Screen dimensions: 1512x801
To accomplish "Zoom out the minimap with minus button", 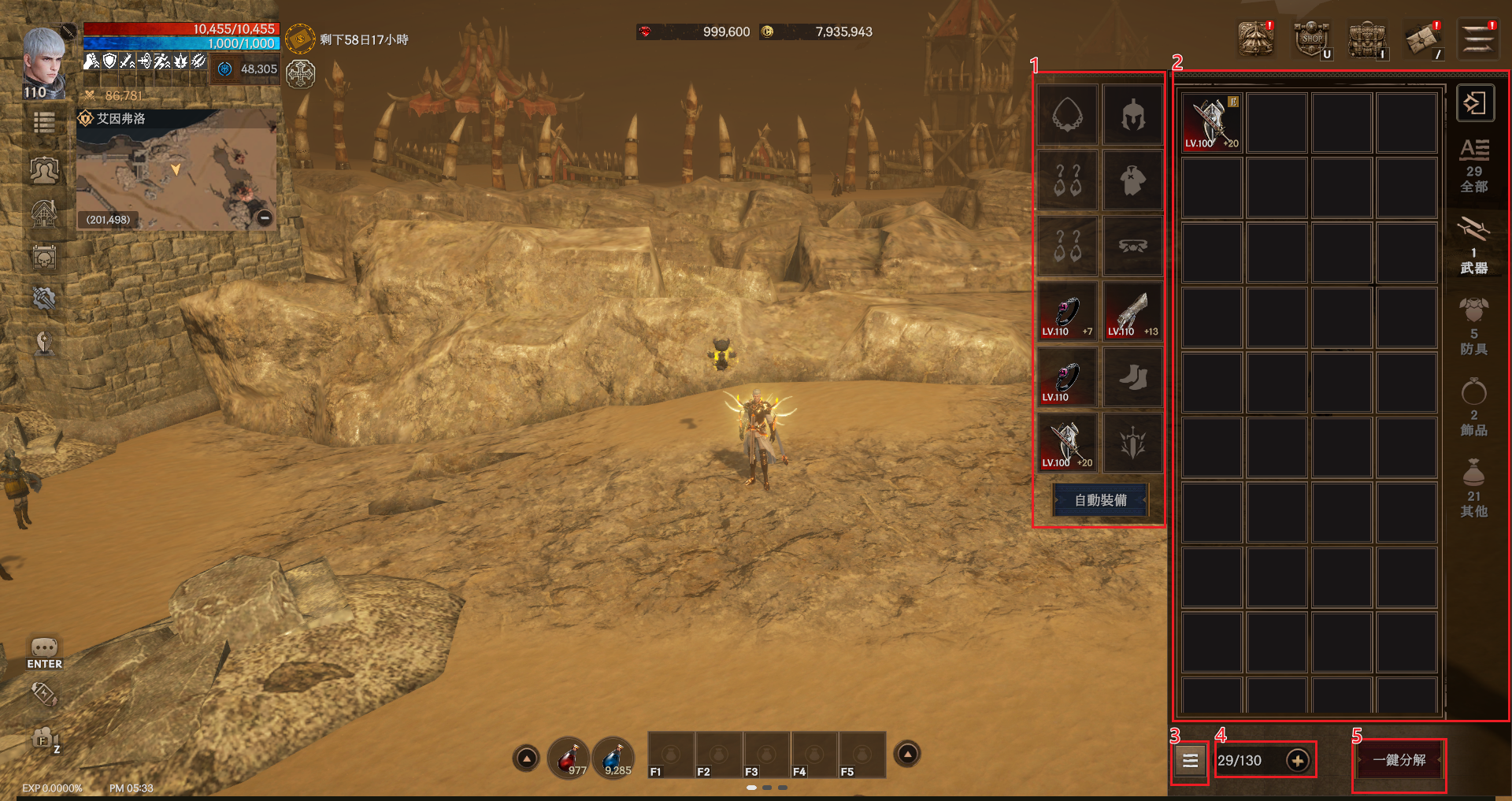I will 265,217.
